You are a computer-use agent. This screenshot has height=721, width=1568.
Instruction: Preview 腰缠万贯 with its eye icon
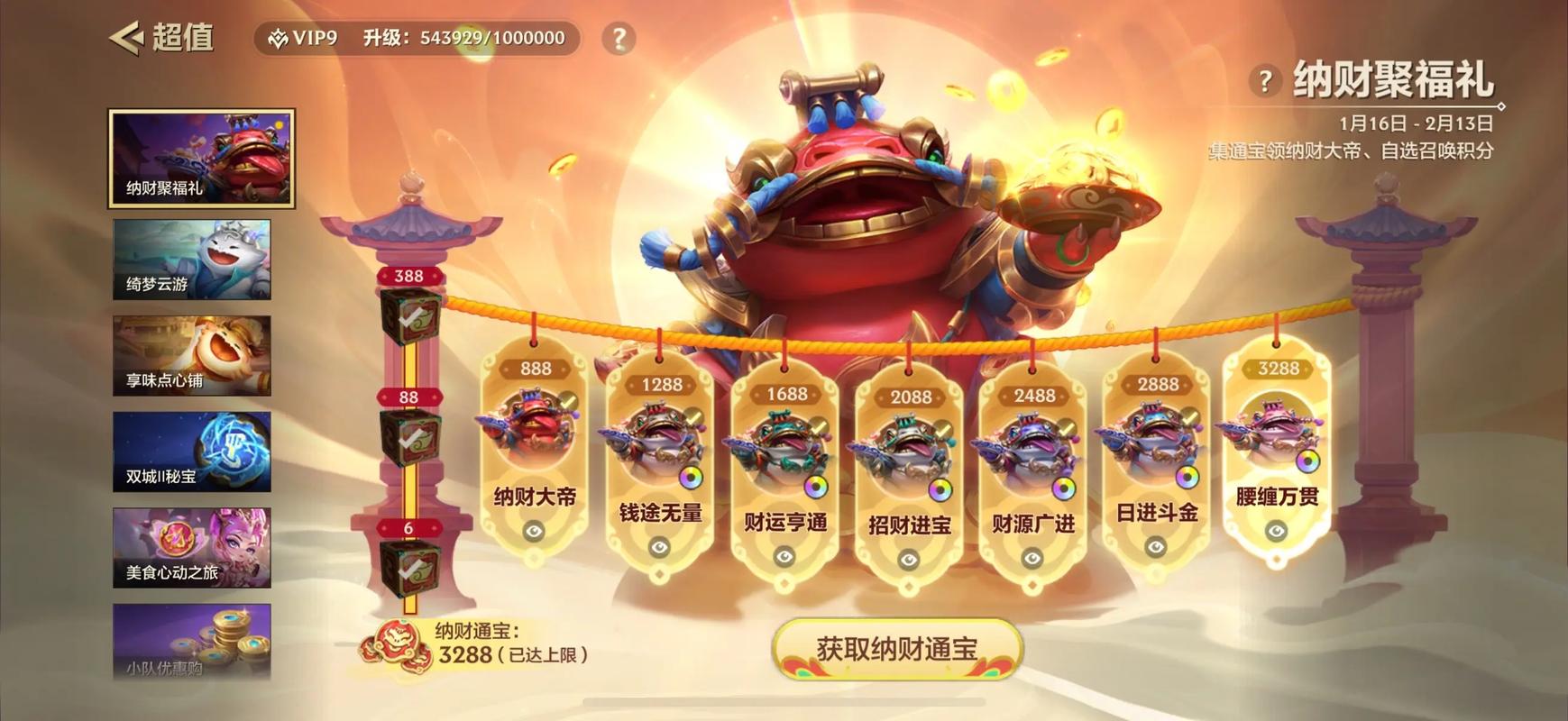coord(1276,532)
